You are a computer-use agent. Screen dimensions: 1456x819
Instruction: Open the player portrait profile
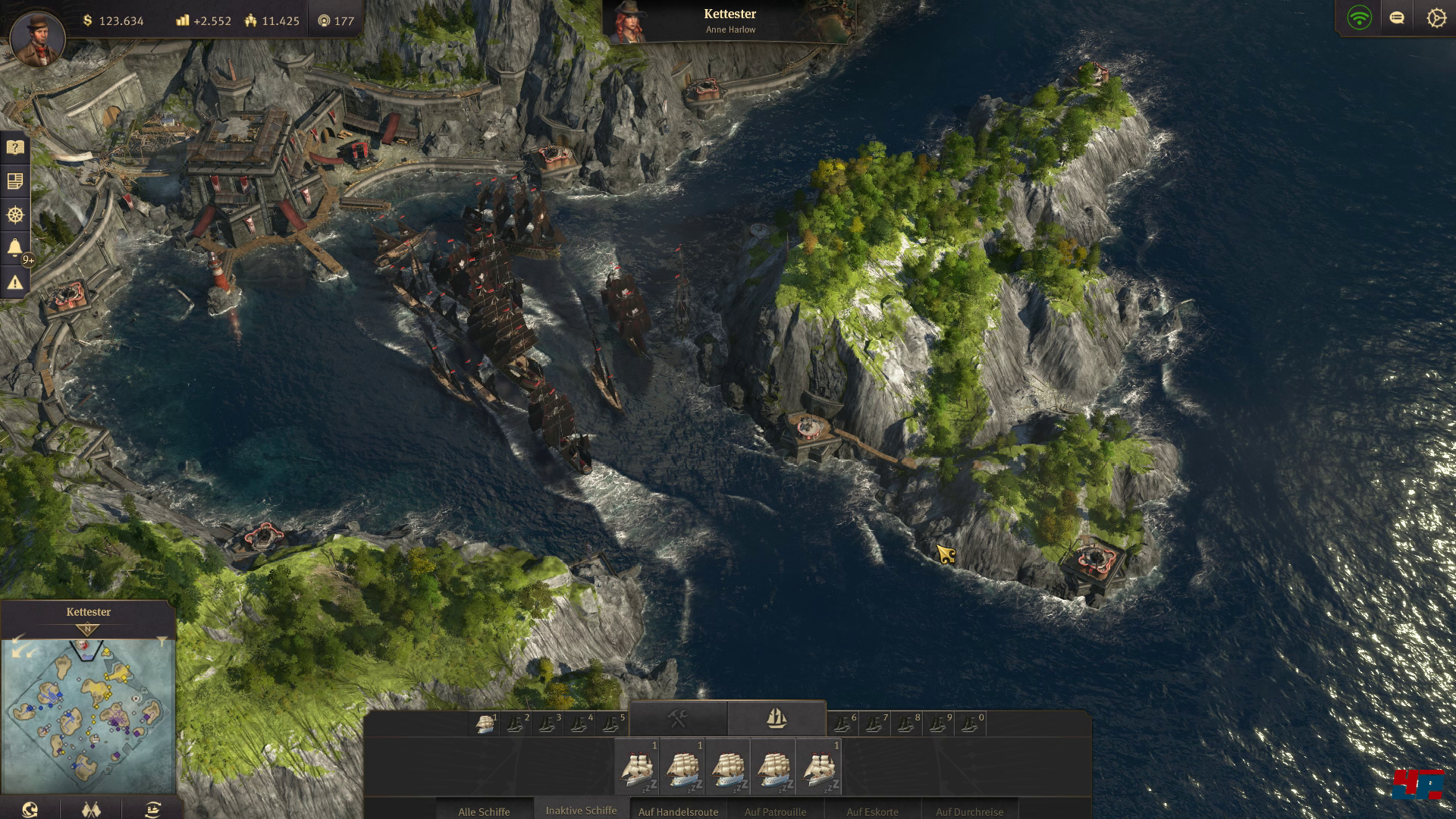[x=37, y=38]
